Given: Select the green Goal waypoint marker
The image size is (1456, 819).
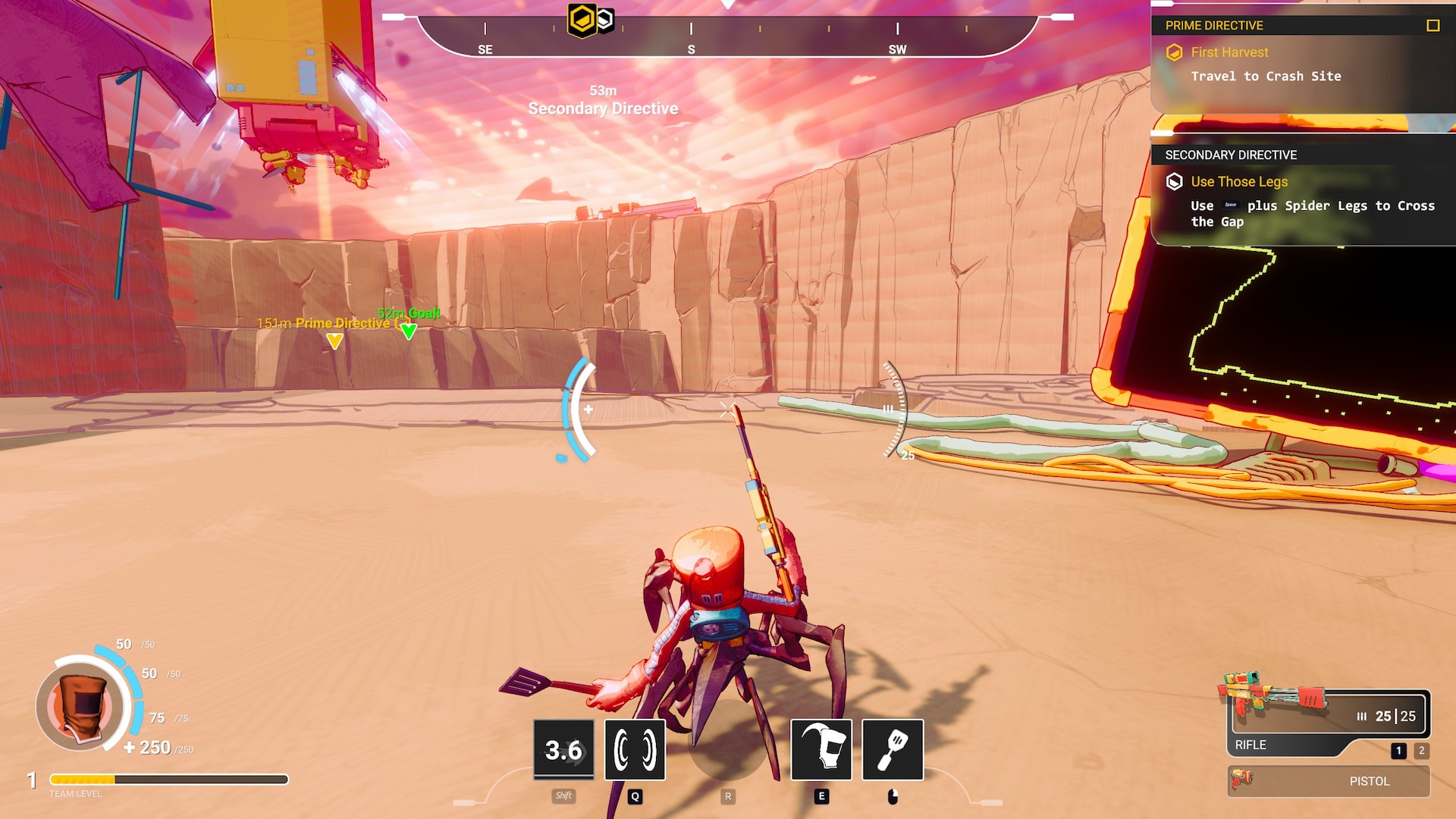Looking at the screenshot, I should [x=409, y=331].
